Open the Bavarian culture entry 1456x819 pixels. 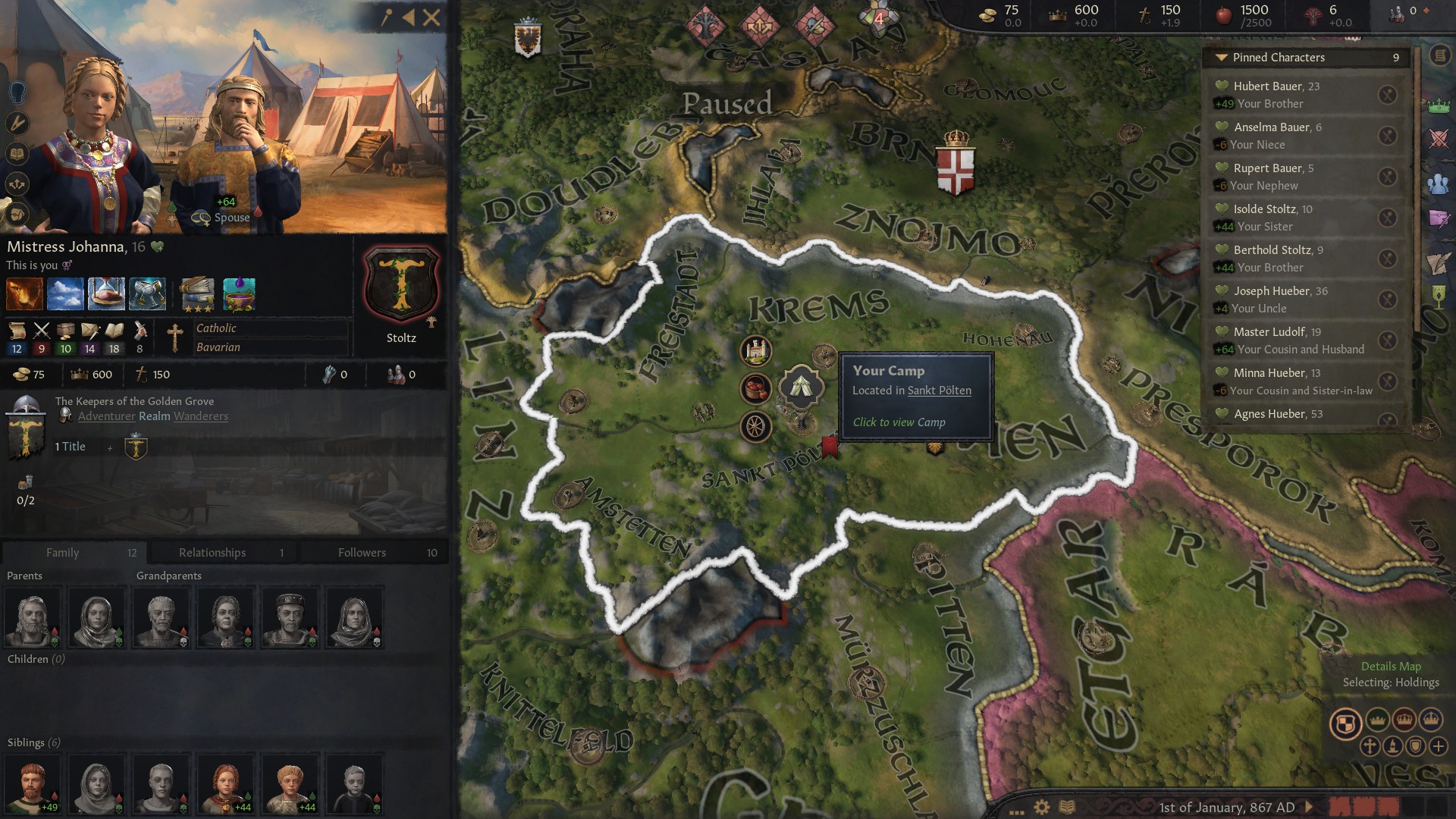(x=218, y=347)
